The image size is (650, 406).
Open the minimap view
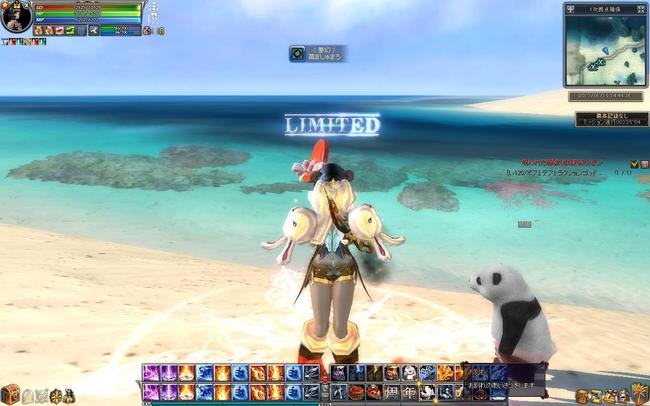click(606, 50)
